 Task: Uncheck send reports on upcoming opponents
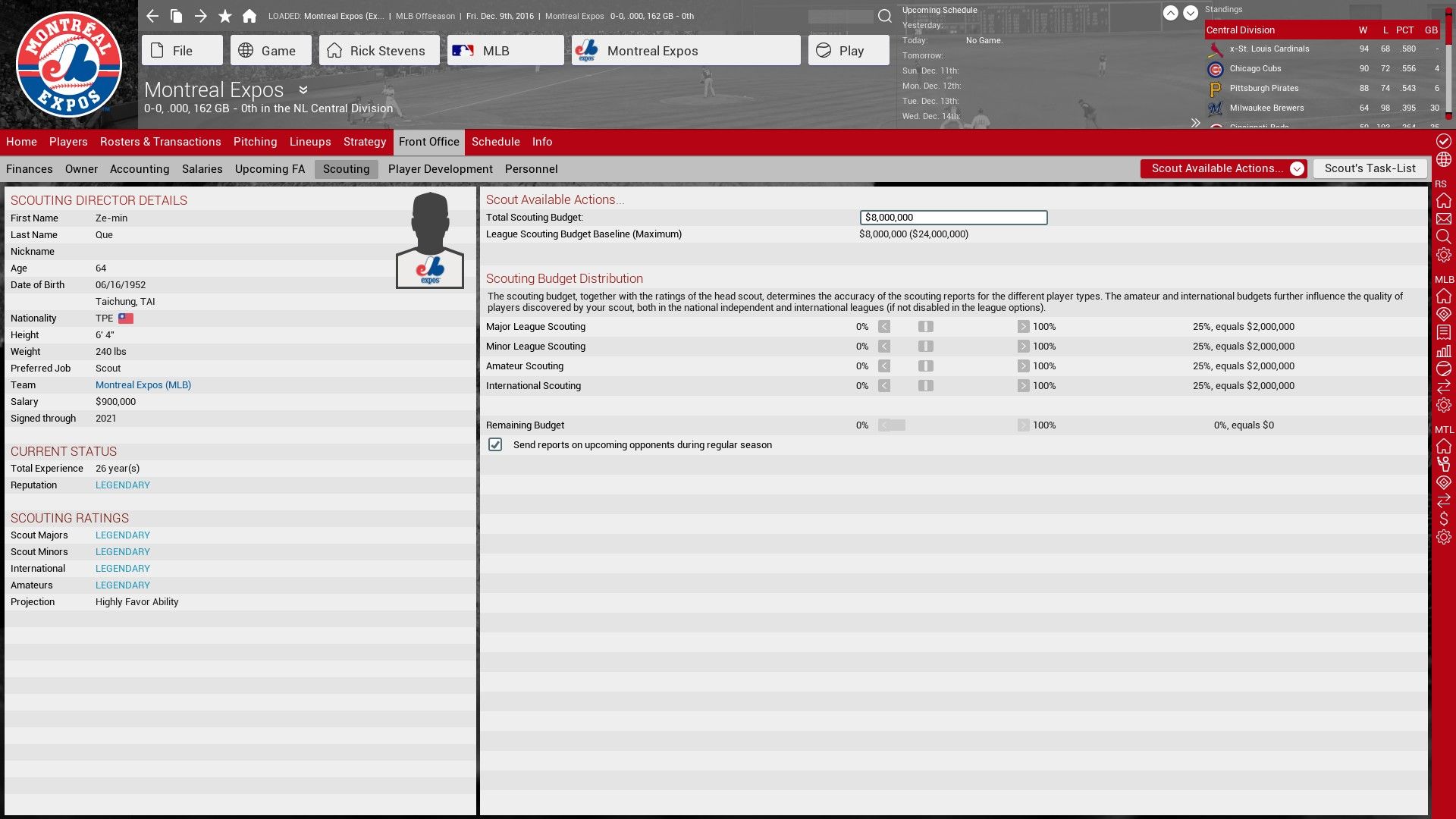coord(495,444)
